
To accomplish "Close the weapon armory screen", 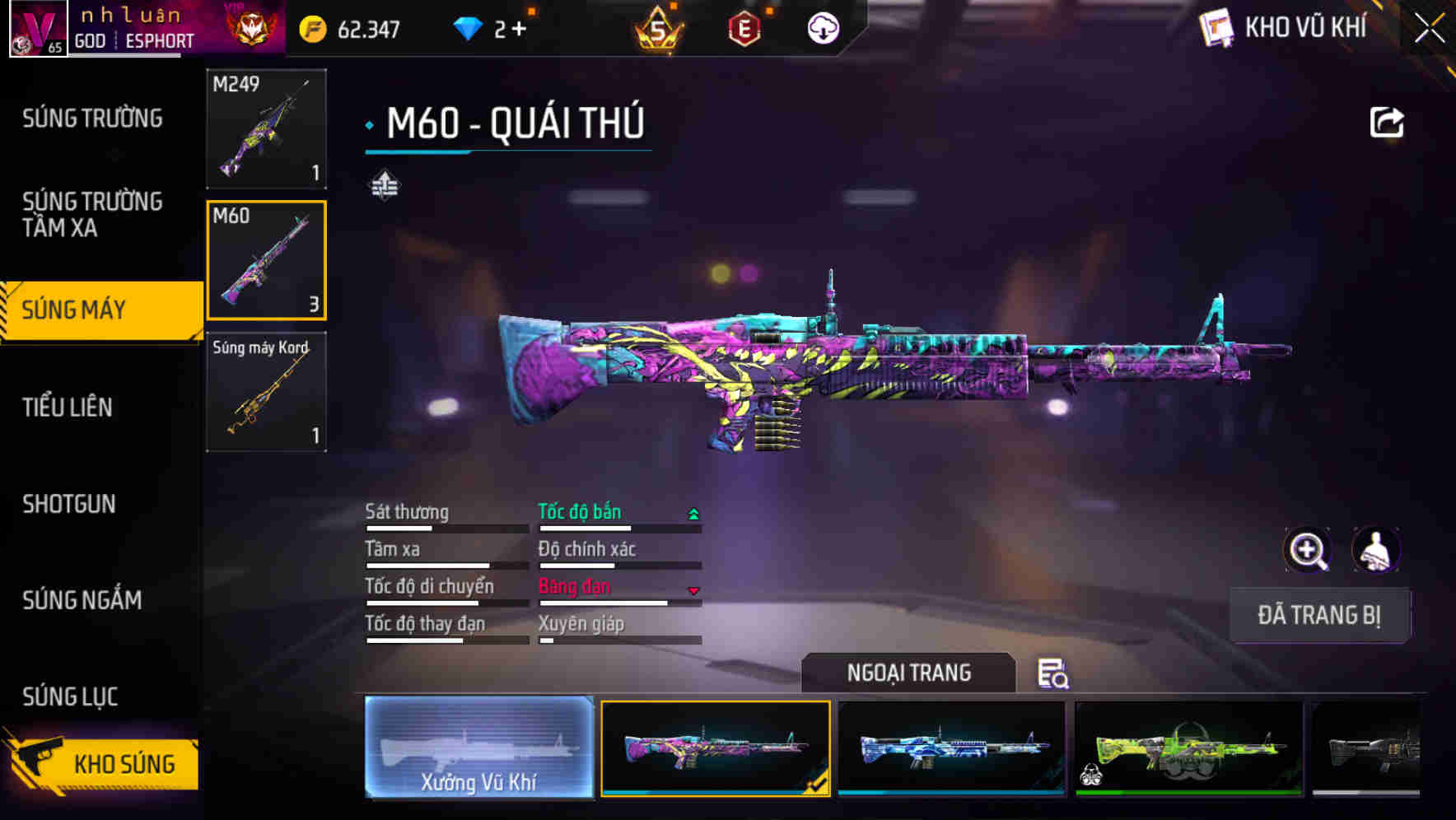I will 1430,29.
